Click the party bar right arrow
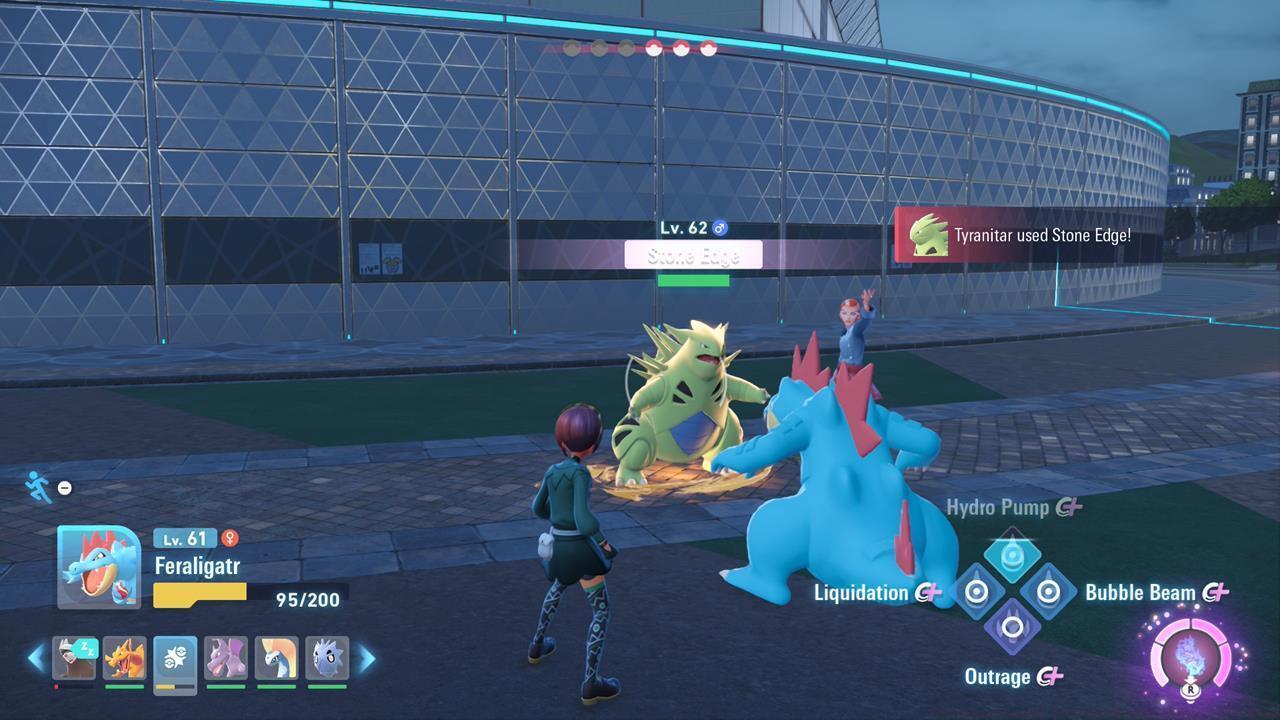The width and height of the screenshot is (1280, 720). [x=366, y=658]
